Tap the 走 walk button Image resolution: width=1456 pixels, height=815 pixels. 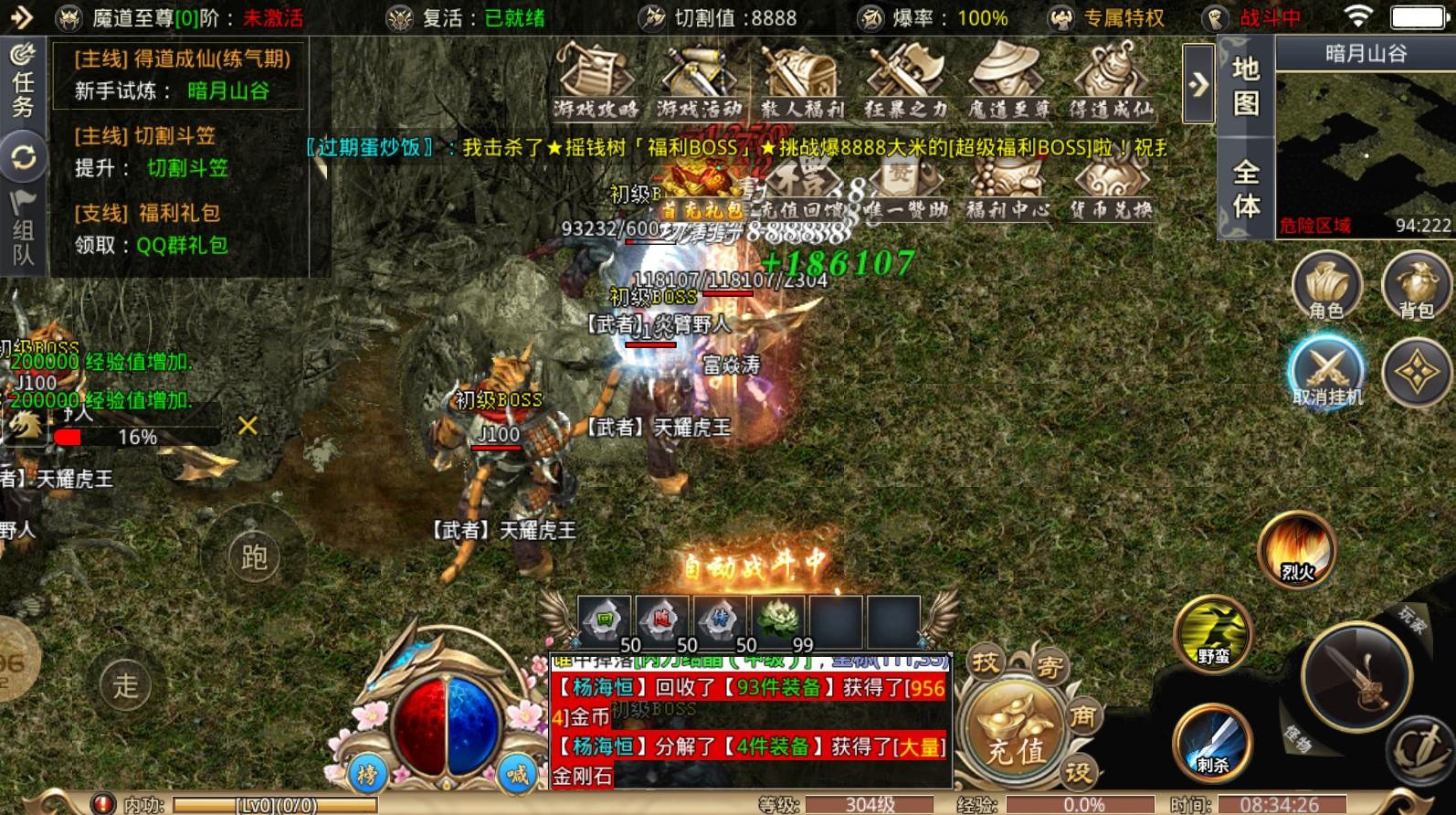click(x=126, y=684)
